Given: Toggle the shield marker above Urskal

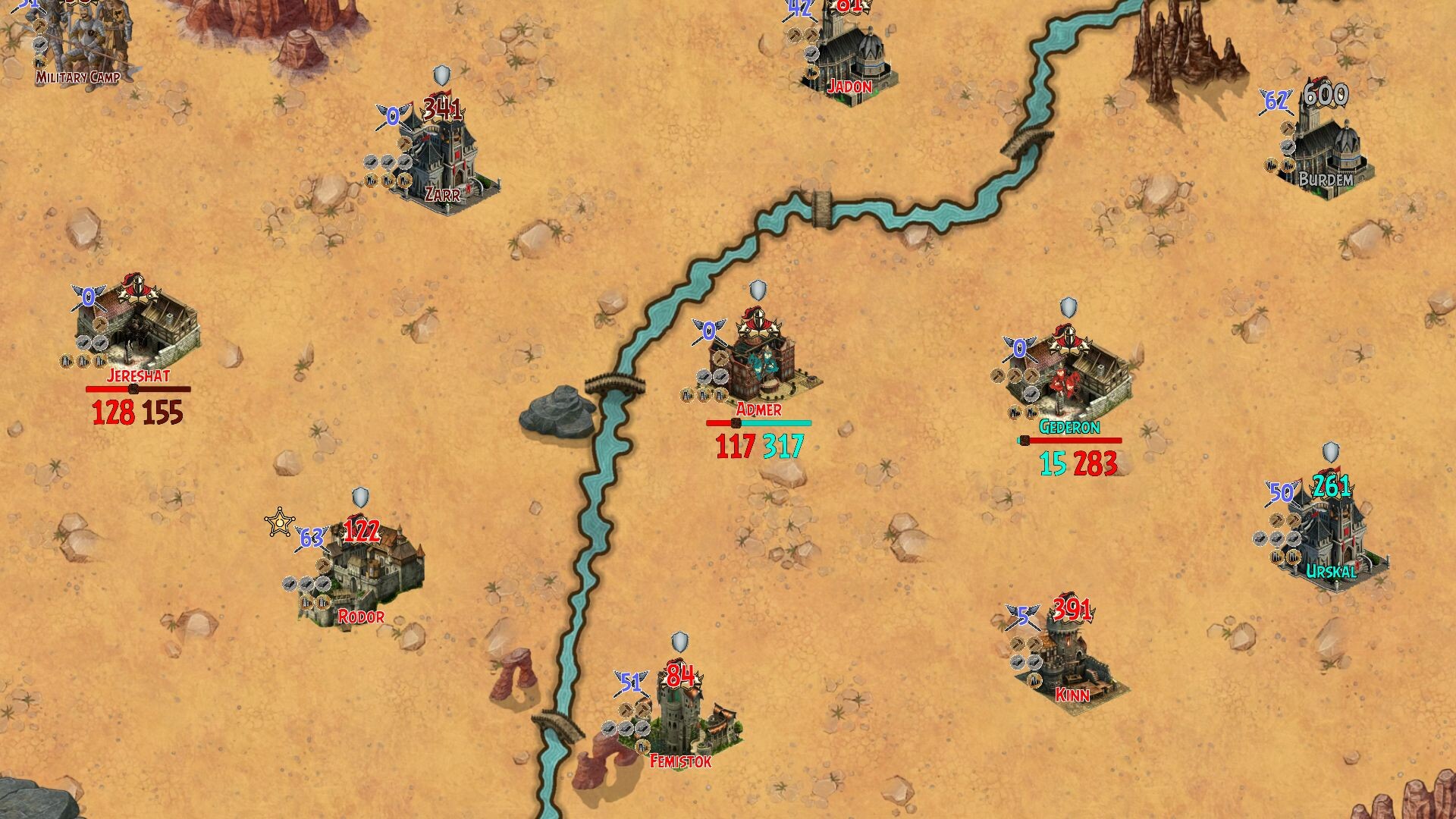Looking at the screenshot, I should pos(1331,453).
